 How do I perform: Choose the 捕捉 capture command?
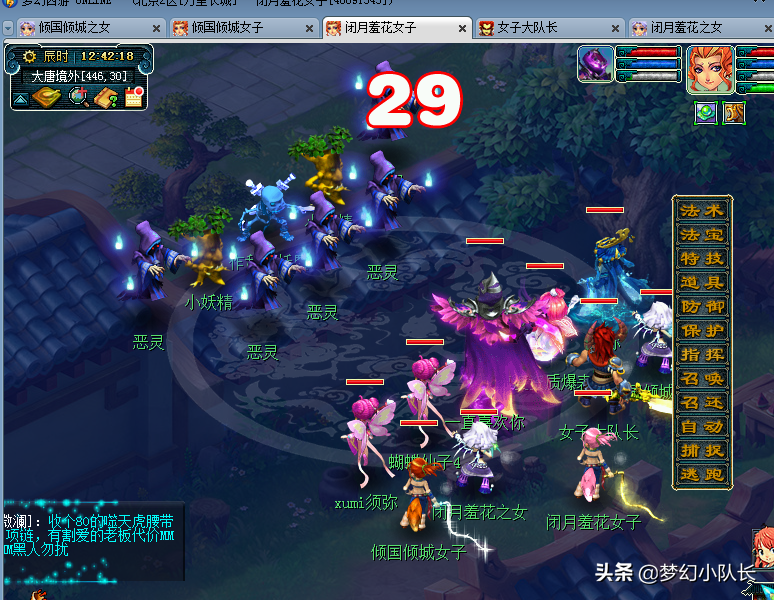tap(702, 450)
